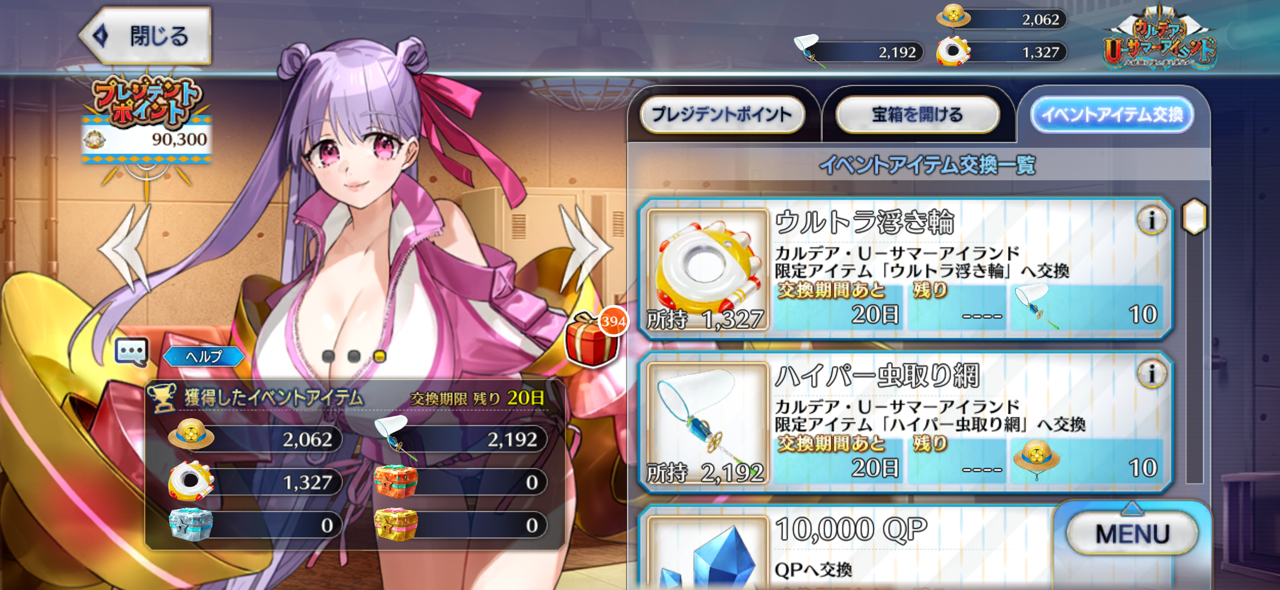This screenshot has width=1280, height=590.
Task: Open the MENU button
Action: [1132, 534]
